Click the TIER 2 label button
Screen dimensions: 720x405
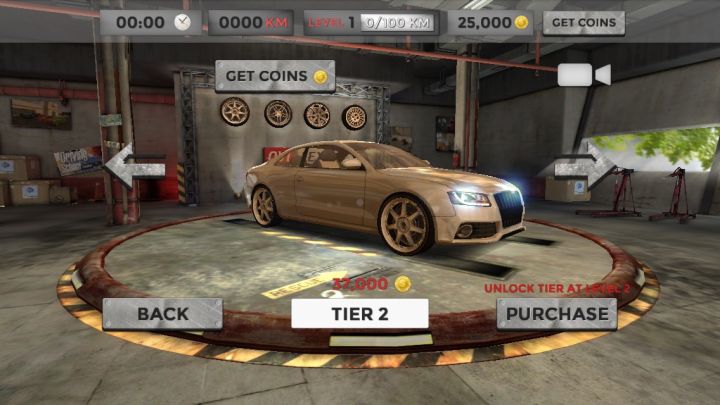tap(360, 313)
